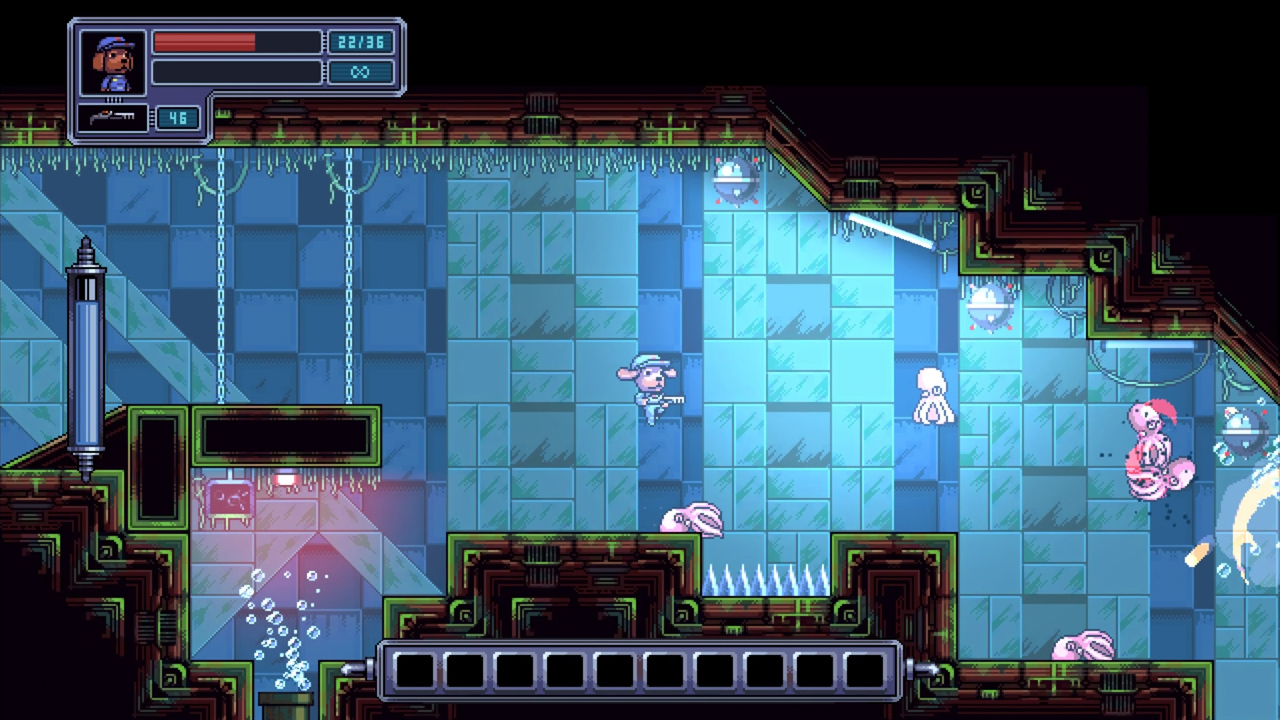Viewport: 1280px width, 720px height.
Task: Click the 22/36 ammo counter
Action: pyautogui.click(x=361, y=41)
